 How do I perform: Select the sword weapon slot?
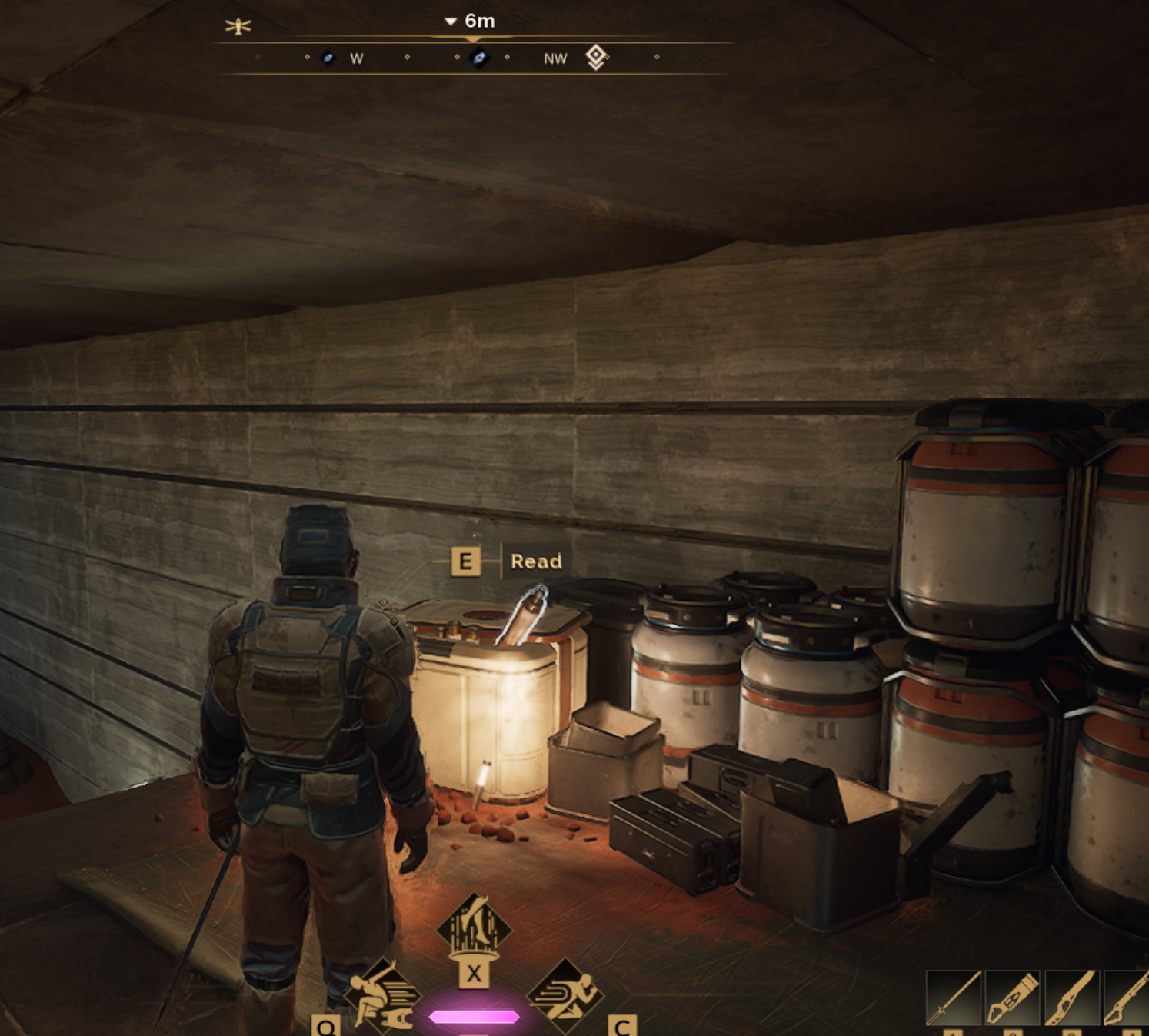[954, 998]
